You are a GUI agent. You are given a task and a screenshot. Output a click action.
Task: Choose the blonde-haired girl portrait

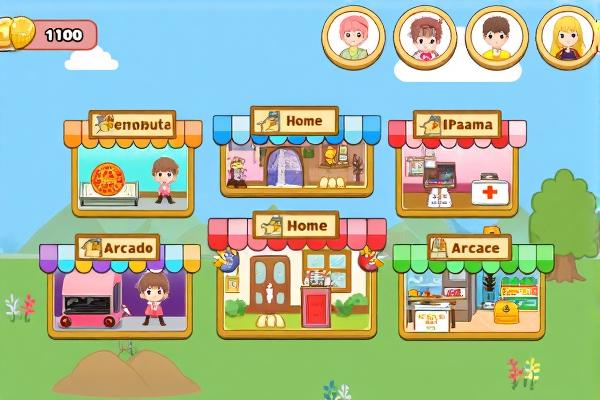point(569,37)
